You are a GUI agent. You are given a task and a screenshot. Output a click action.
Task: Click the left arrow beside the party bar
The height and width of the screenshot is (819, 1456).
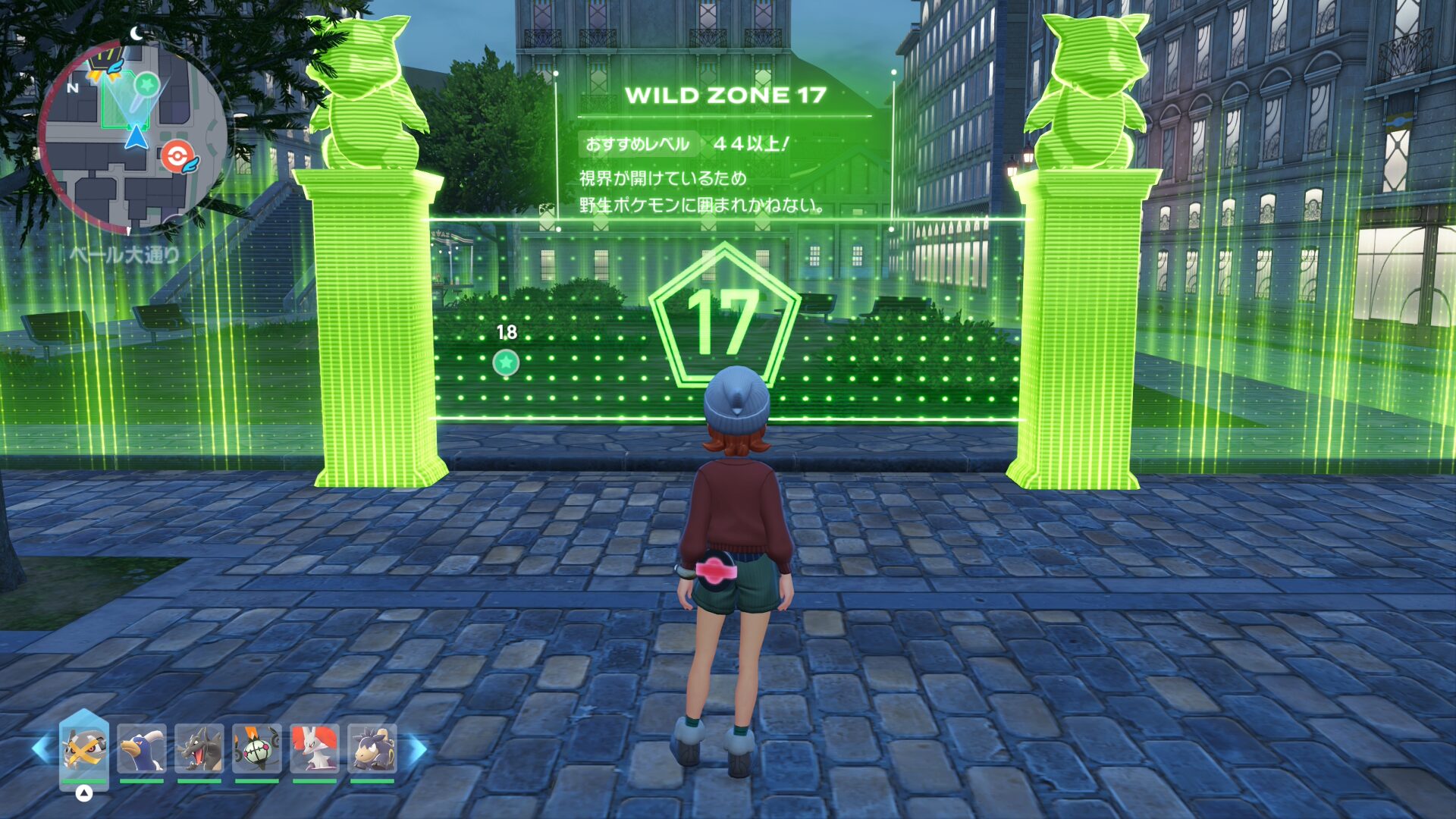[41, 749]
